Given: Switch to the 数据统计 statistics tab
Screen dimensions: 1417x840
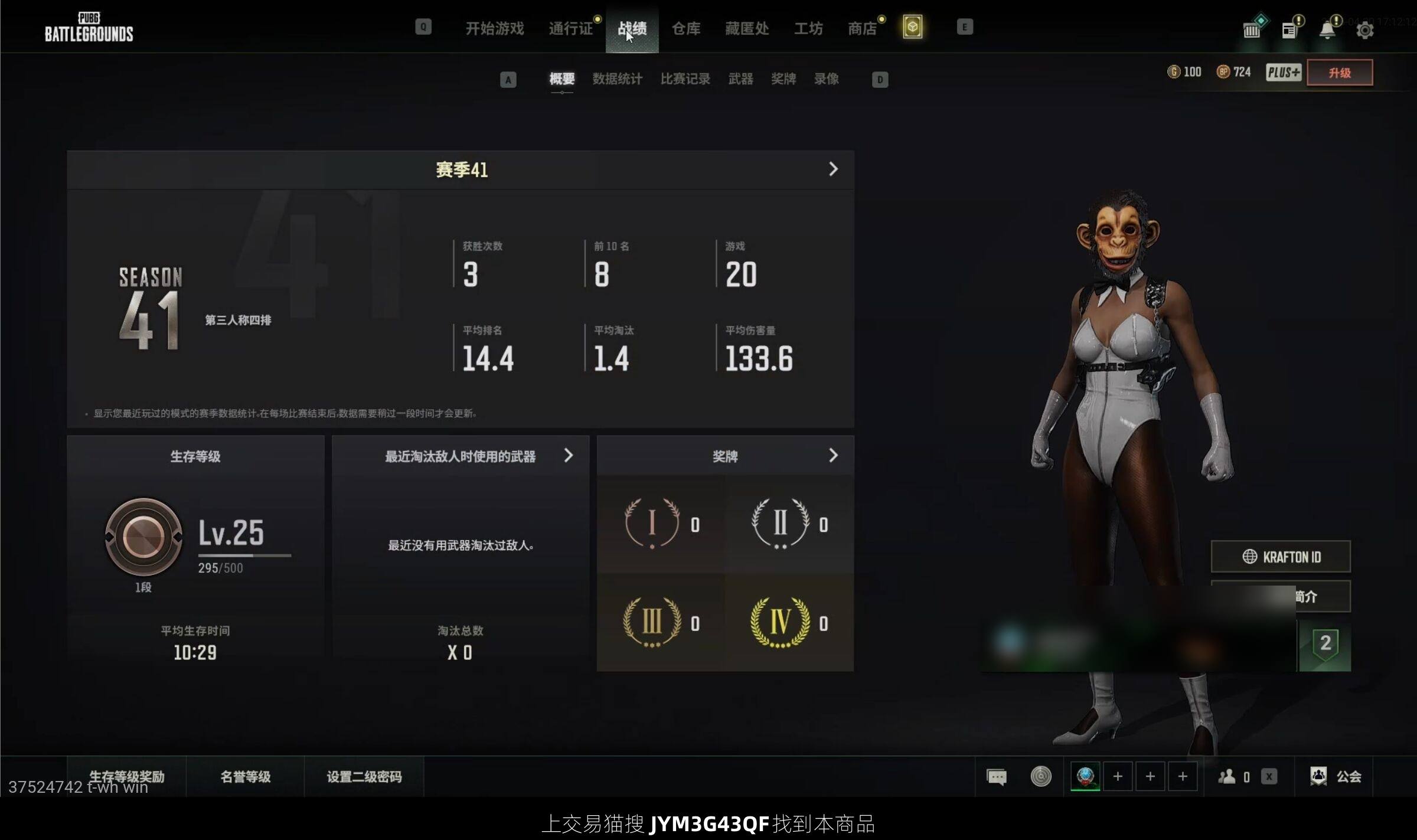Looking at the screenshot, I should (617, 79).
